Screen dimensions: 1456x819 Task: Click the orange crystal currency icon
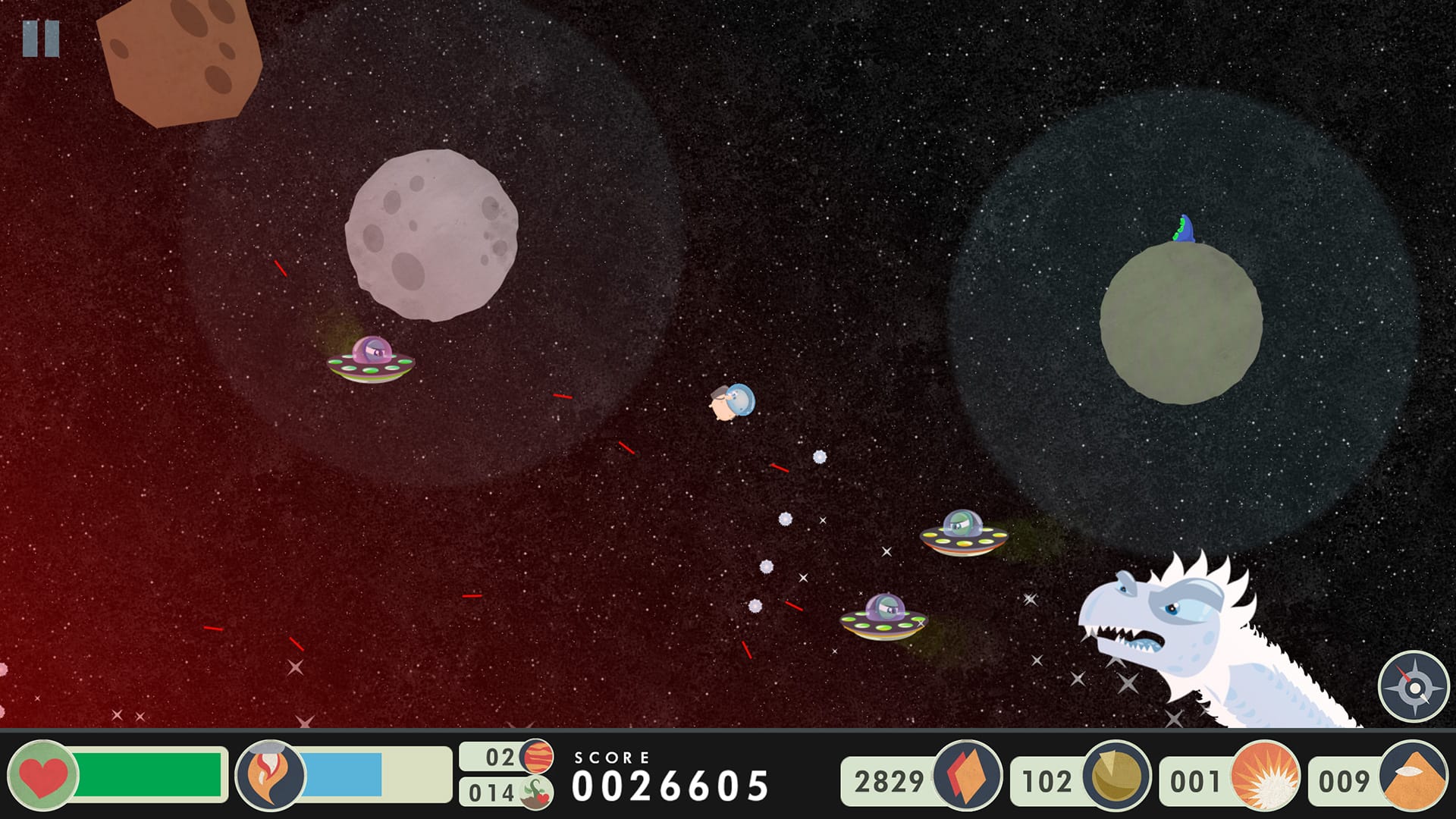pos(967,775)
